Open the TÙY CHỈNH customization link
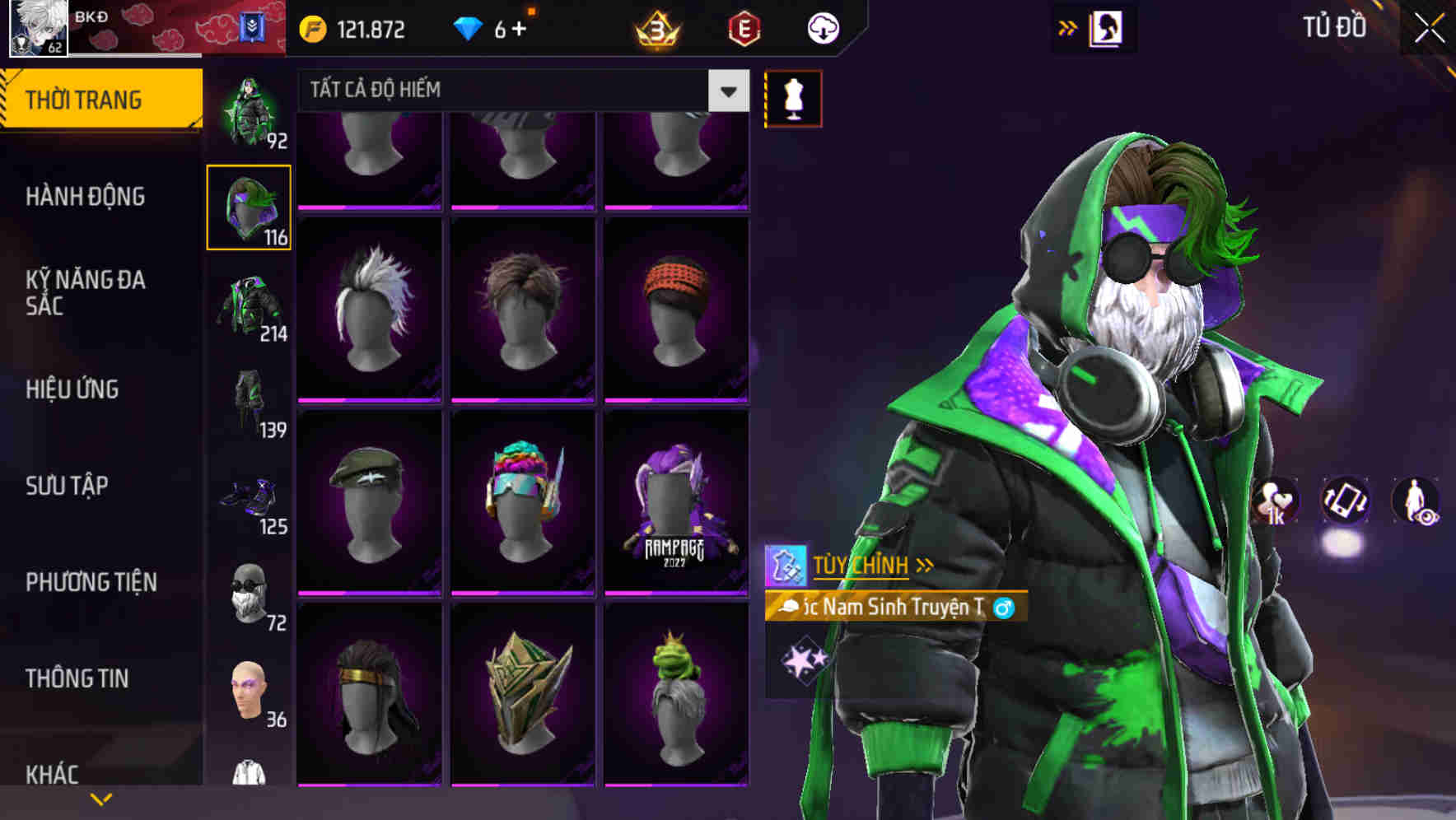Screen dimensions: 1456x820 (861, 565)
